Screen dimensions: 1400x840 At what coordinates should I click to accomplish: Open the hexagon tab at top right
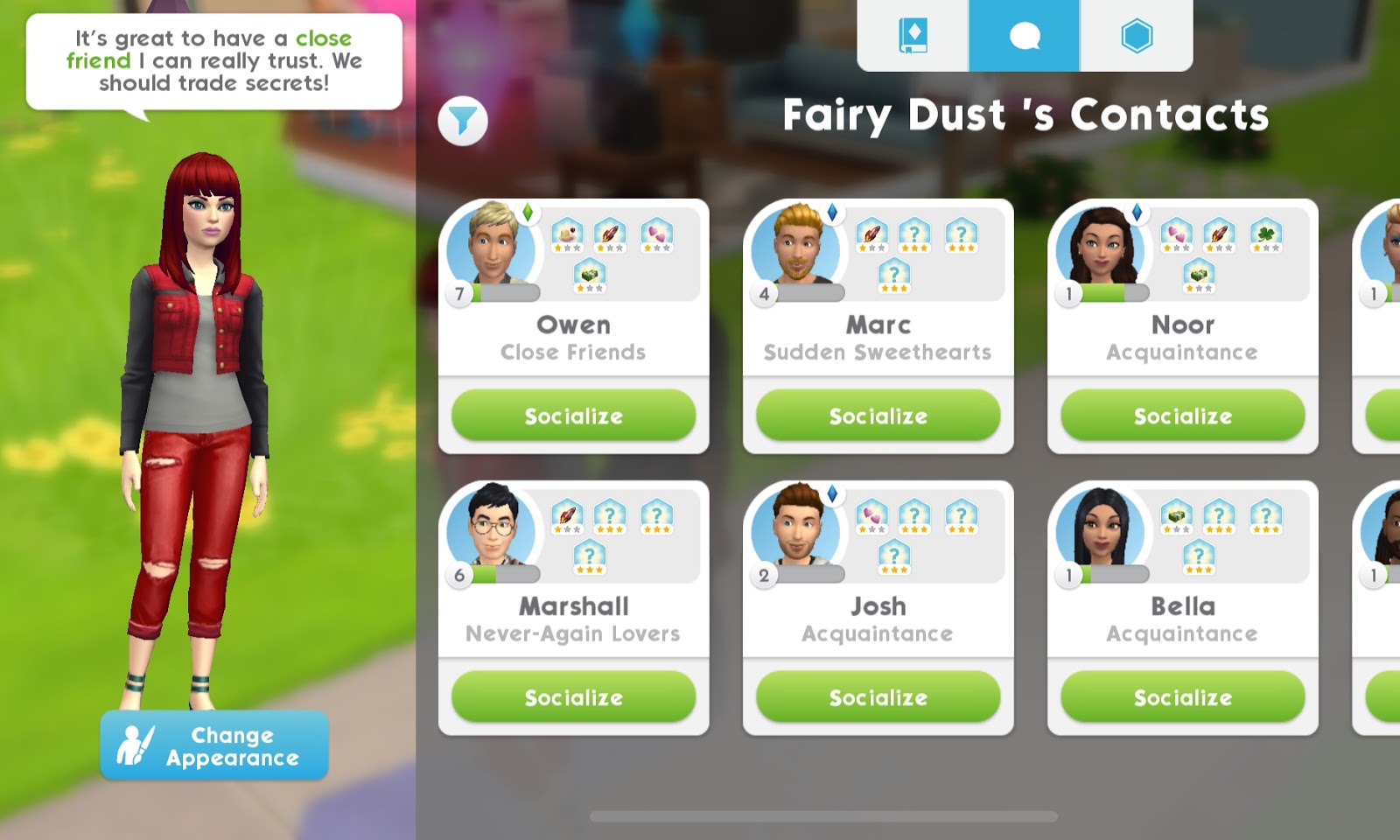tap(1136, 35)
